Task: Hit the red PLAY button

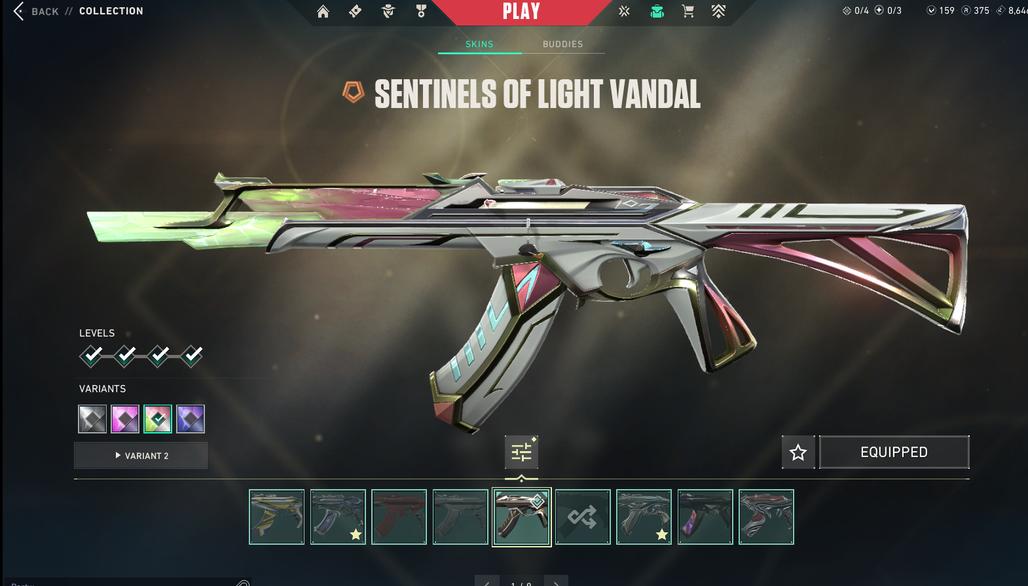Action: pyautogui.click(x=520, y=12)
